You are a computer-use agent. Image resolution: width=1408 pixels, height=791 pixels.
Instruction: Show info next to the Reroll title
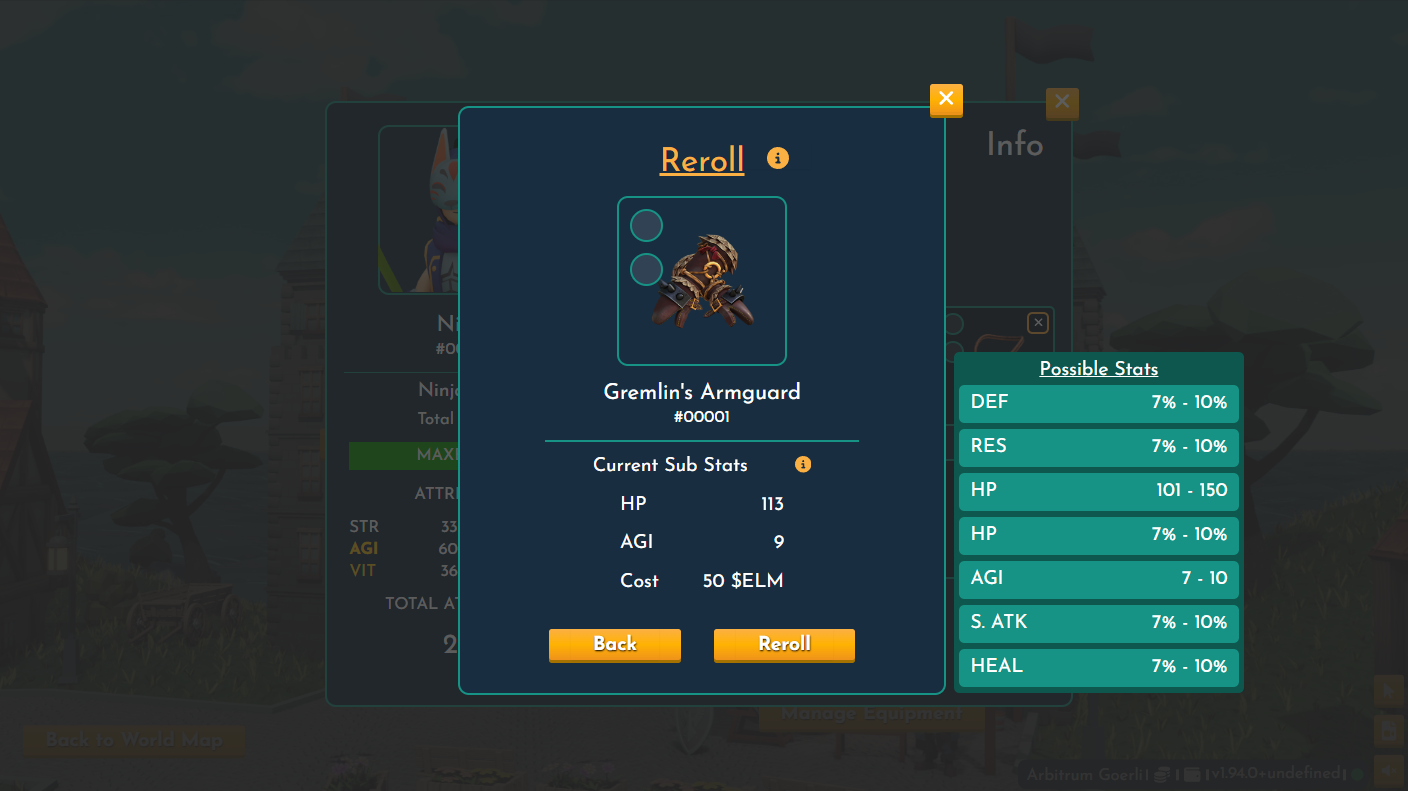click(778, 158)
